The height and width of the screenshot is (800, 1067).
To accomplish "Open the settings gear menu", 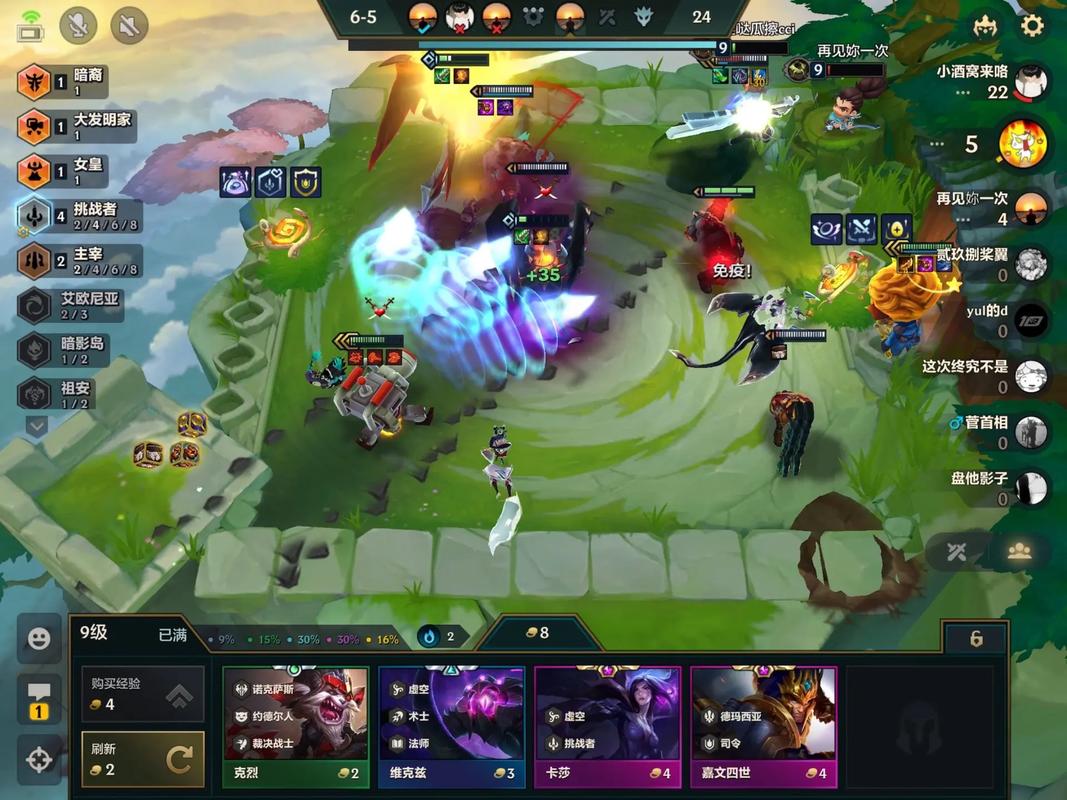I will 1032,26.
